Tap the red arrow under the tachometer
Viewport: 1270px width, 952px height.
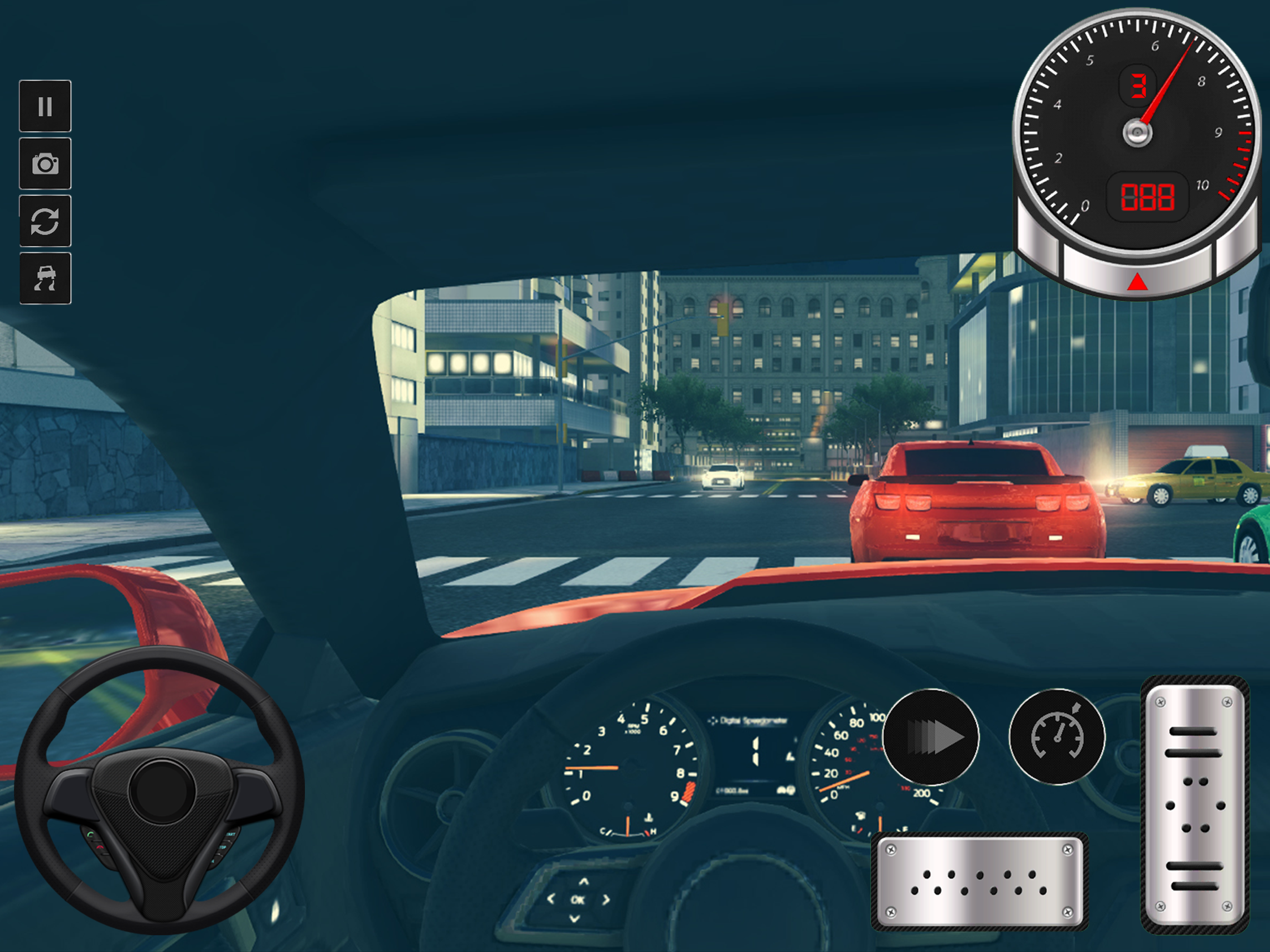[1137, 282]
